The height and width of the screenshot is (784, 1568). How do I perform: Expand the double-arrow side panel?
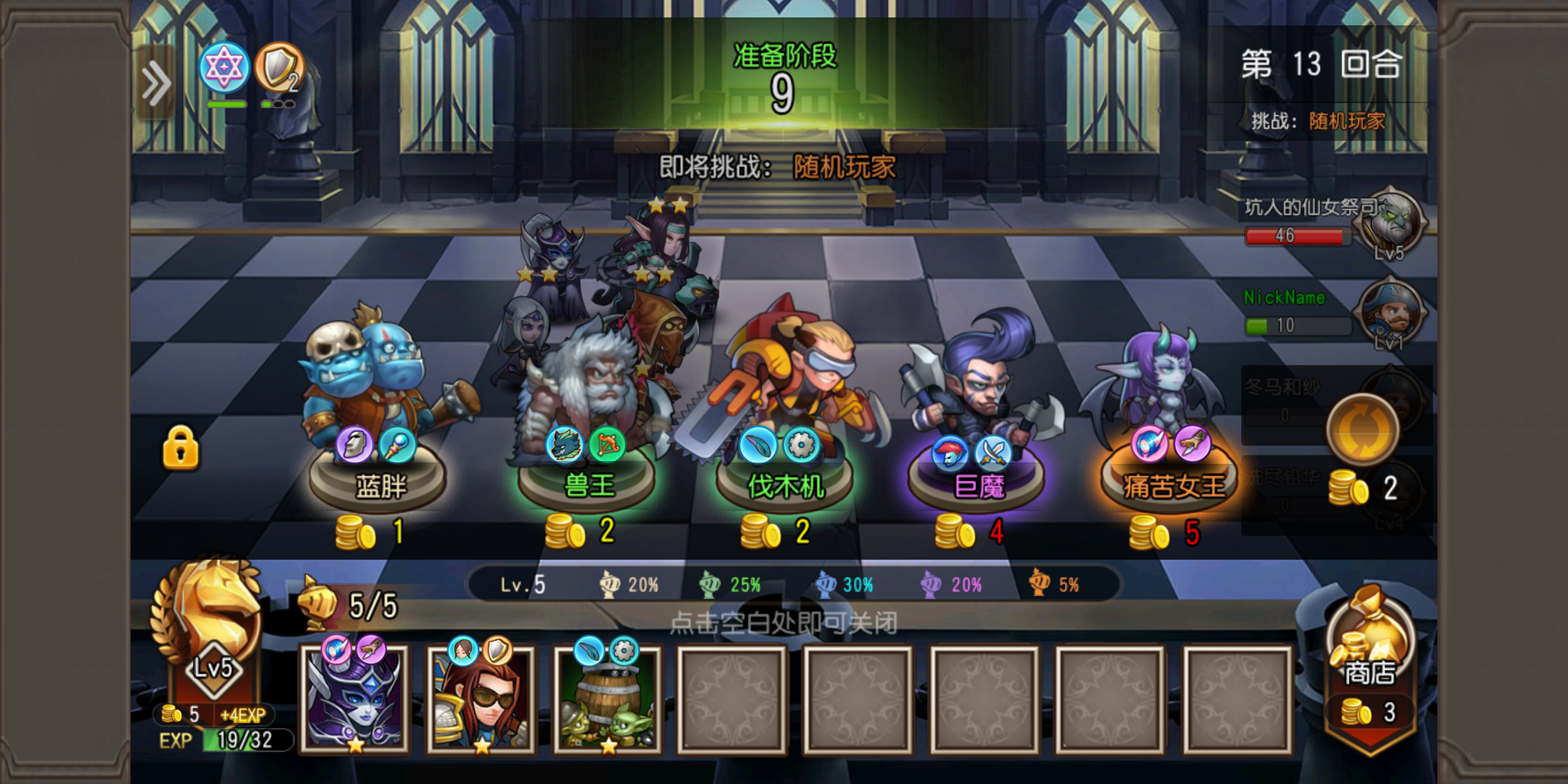tap(155, 83)
